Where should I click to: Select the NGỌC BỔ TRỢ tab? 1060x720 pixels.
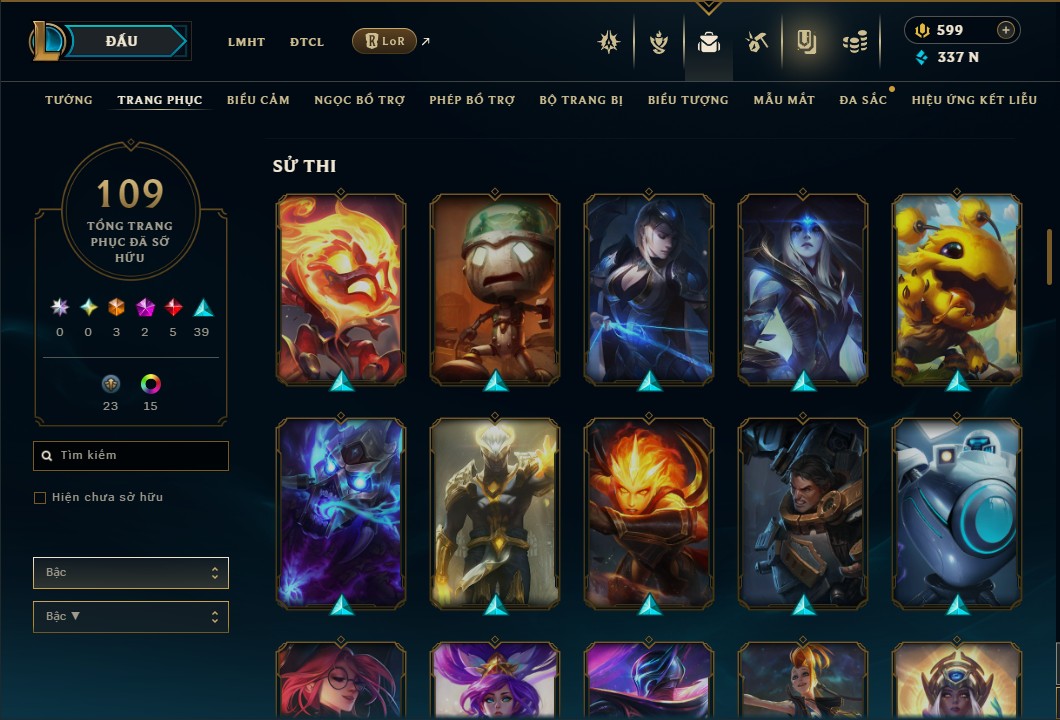point(359,100)
